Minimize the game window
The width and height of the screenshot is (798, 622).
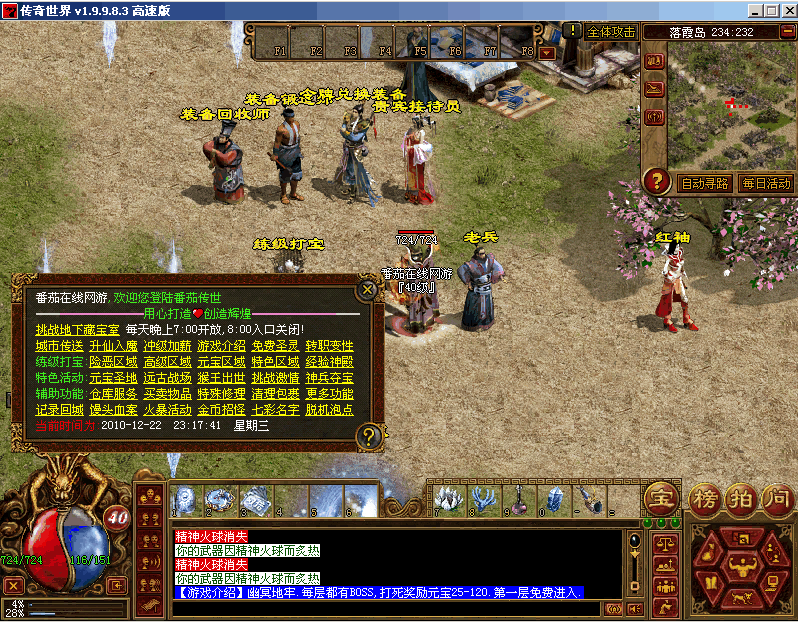[752, 11]
